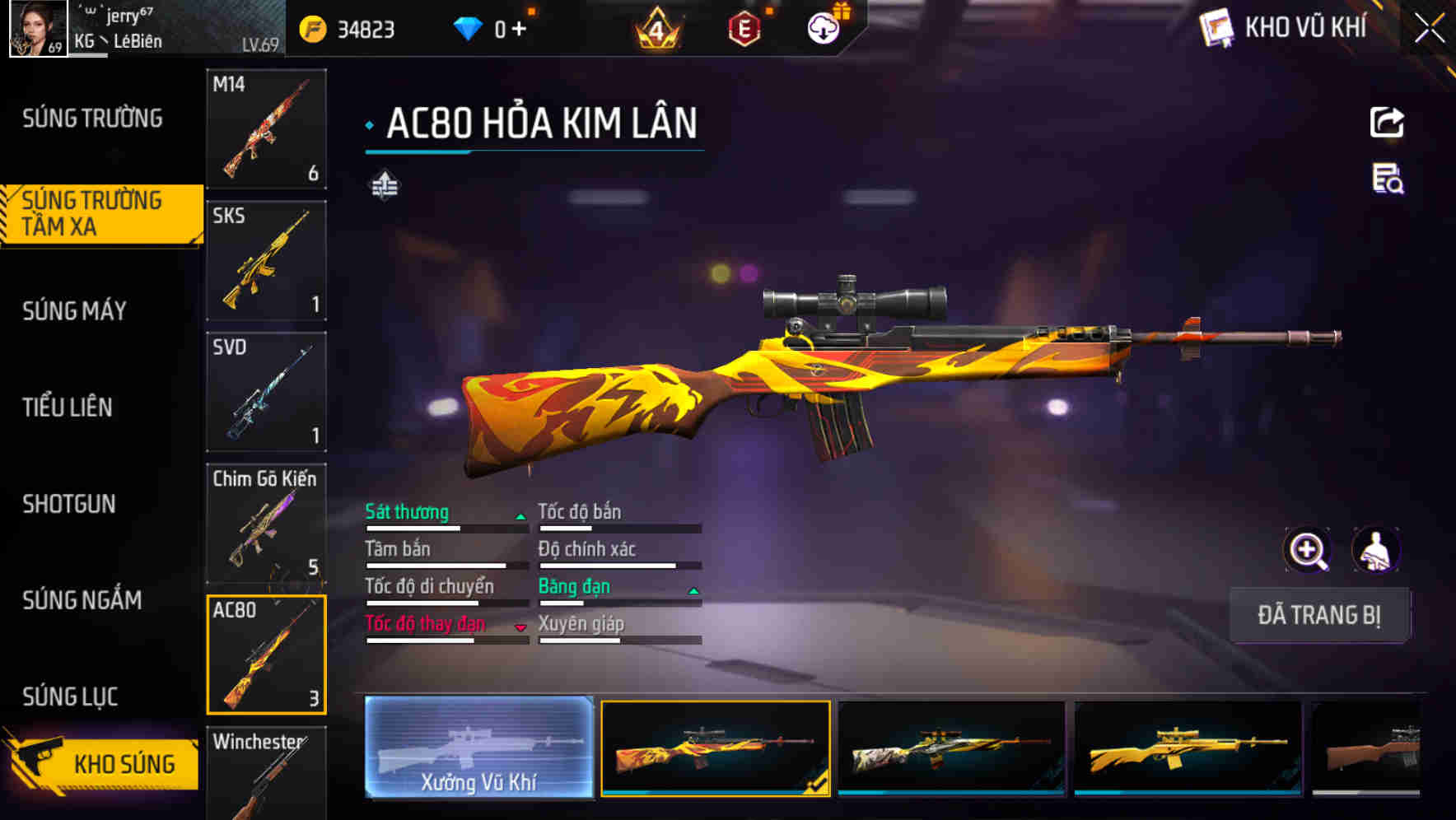Open the Súng Máy category

[75, 311]
